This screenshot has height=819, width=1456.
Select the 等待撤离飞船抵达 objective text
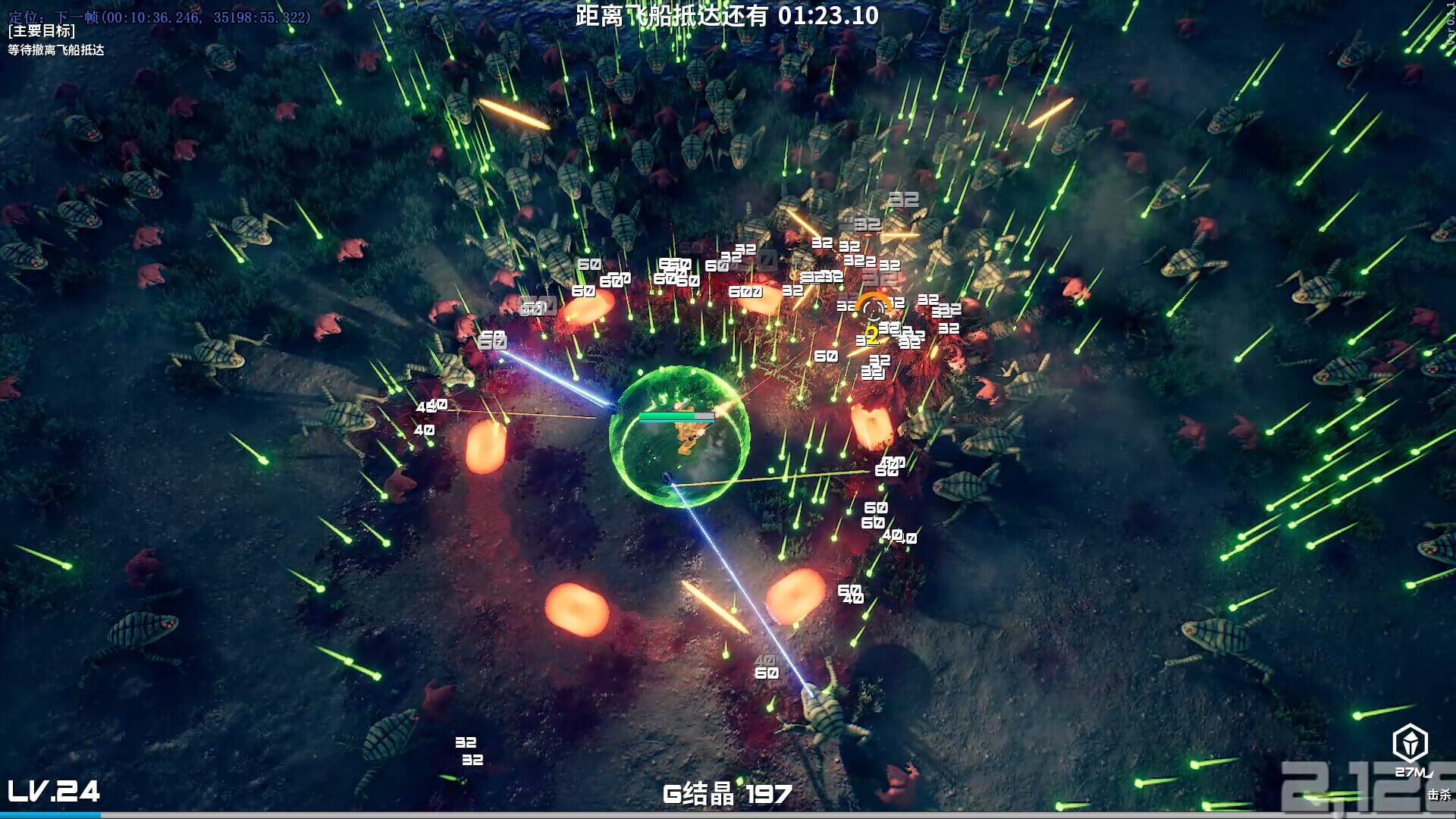56,52
